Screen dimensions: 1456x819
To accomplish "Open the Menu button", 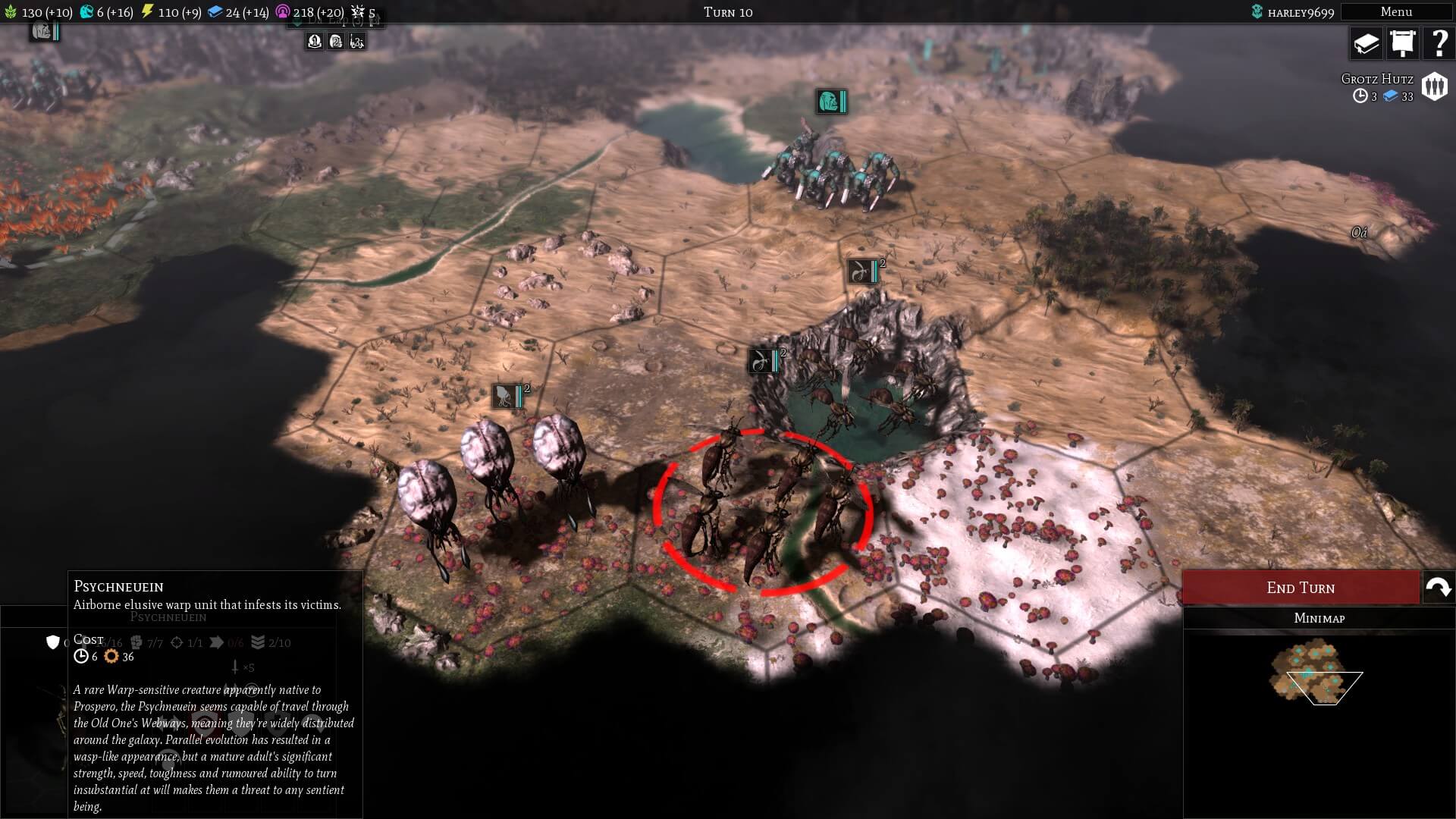I will point(1395,11).
